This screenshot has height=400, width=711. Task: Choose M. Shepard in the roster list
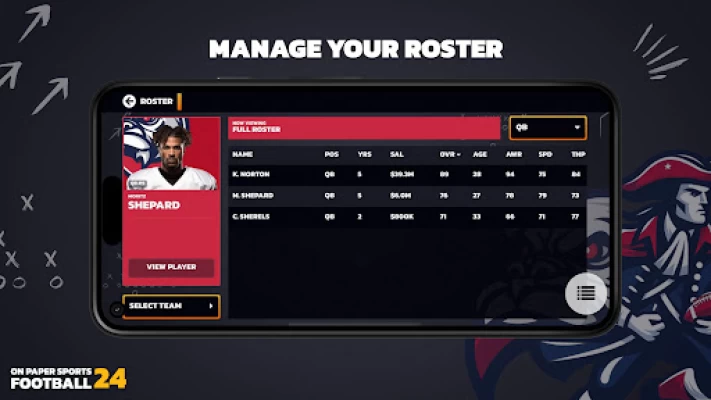[400, 195]
